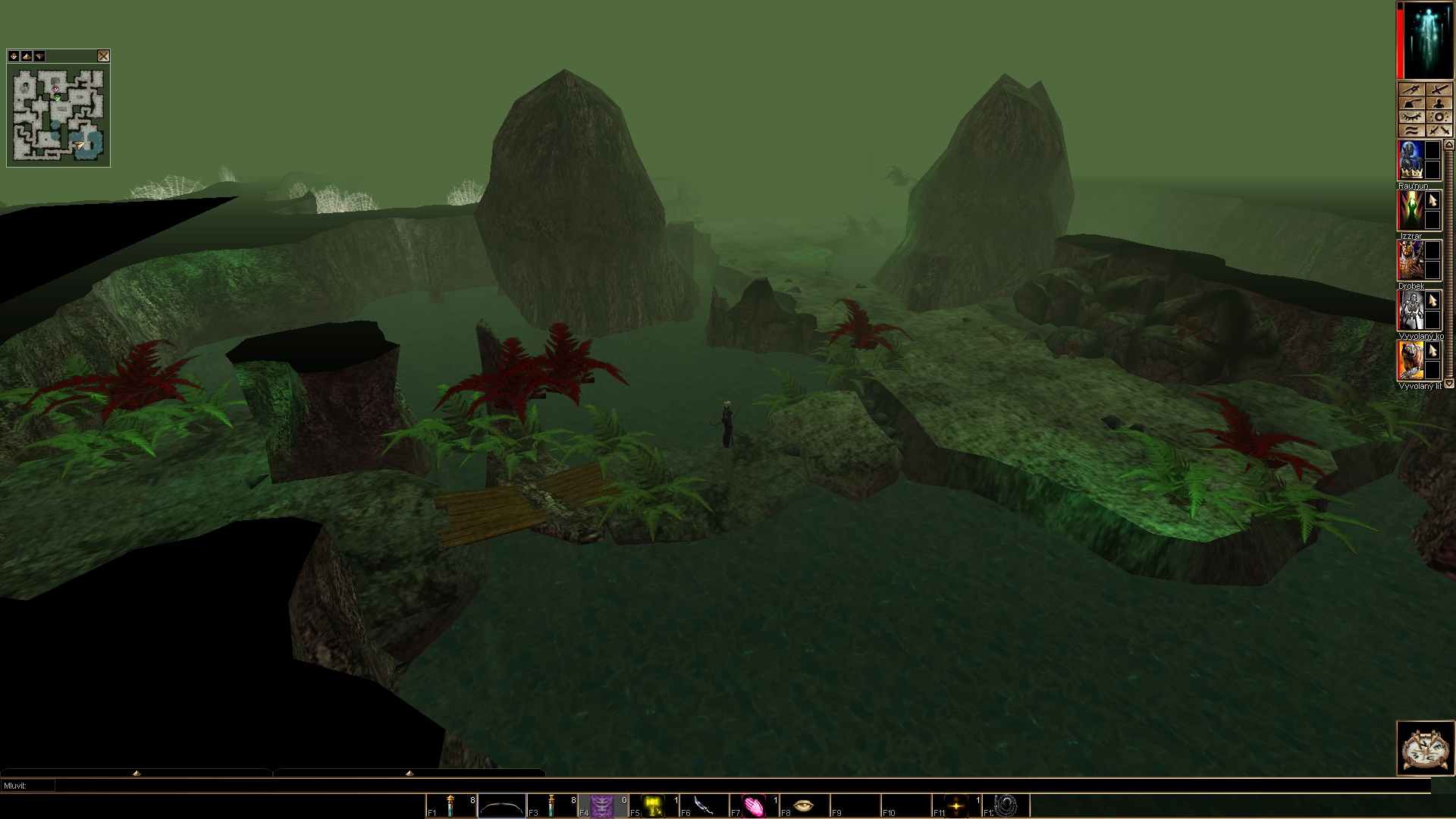Open the compass menu button
1456x819 pixels.
coord(1425,748)
